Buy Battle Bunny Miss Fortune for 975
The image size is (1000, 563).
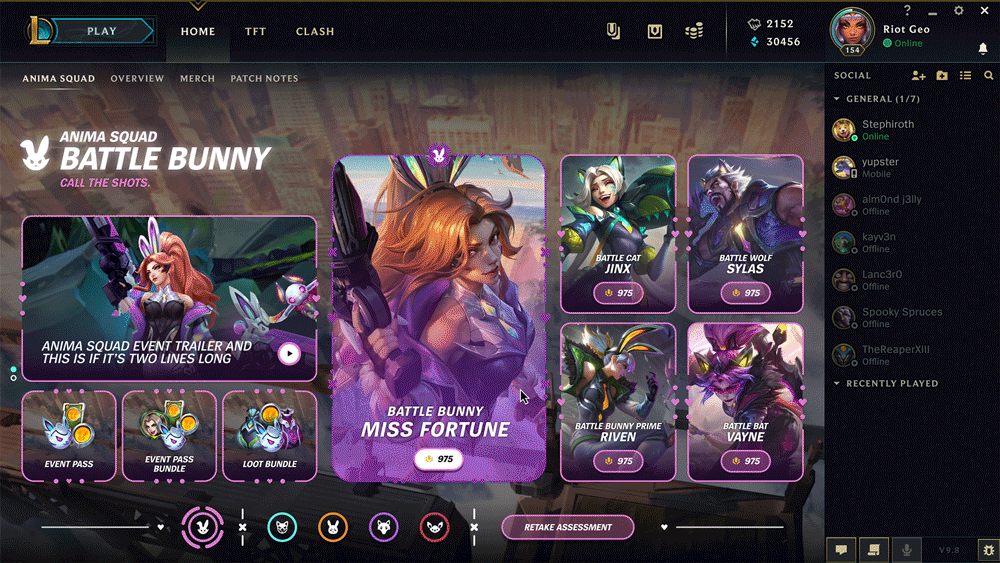coord(436,459)
